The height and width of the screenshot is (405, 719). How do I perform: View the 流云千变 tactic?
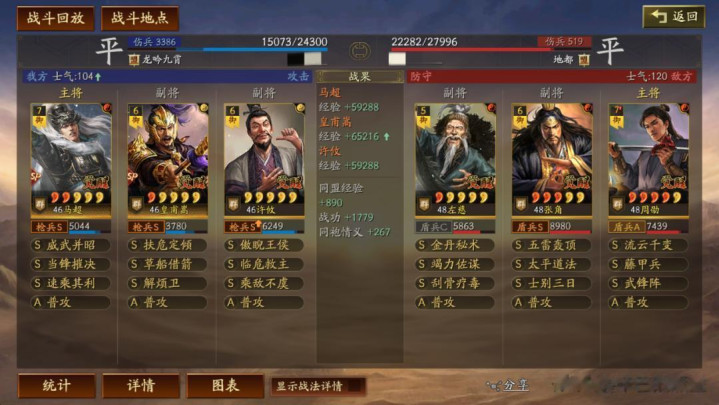648,245
